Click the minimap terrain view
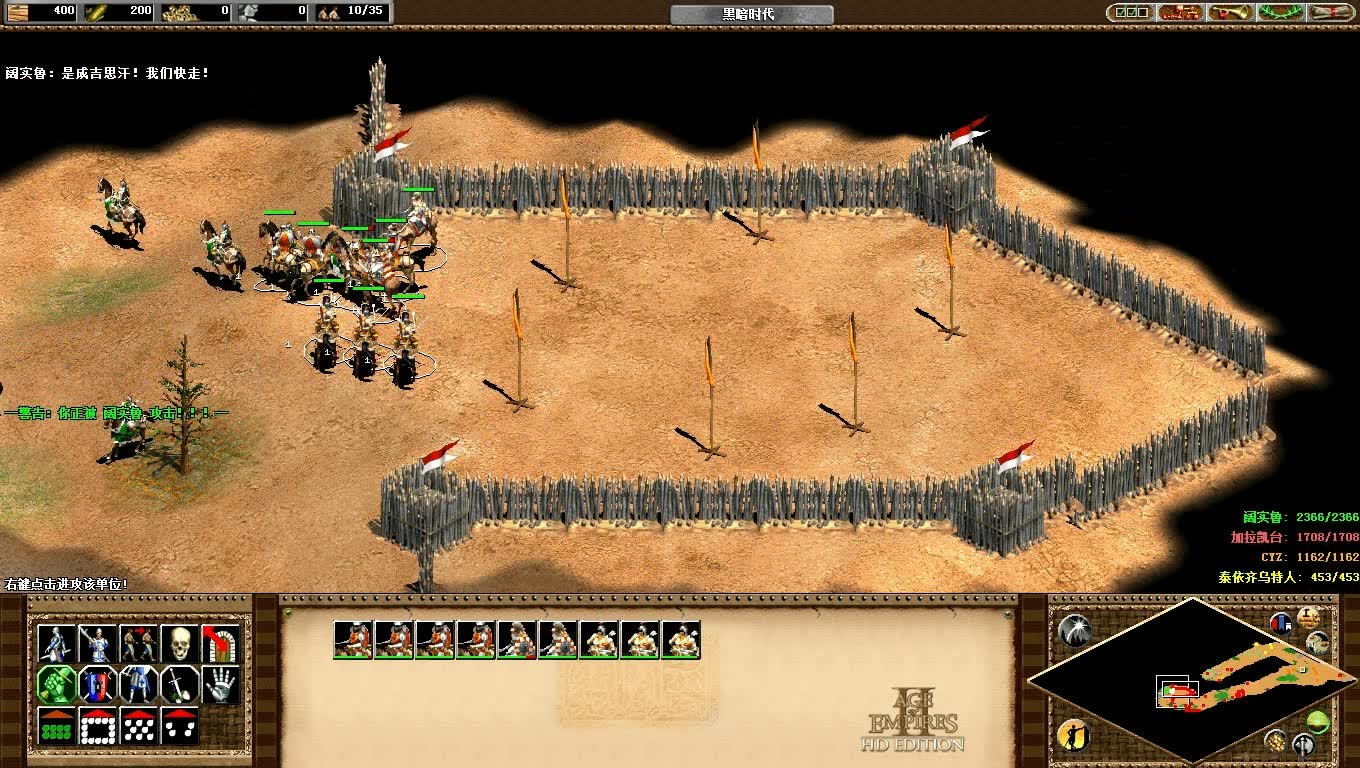Viewport: 1360px width, 768px height. pyautogui.click(x=1230, y=679)
